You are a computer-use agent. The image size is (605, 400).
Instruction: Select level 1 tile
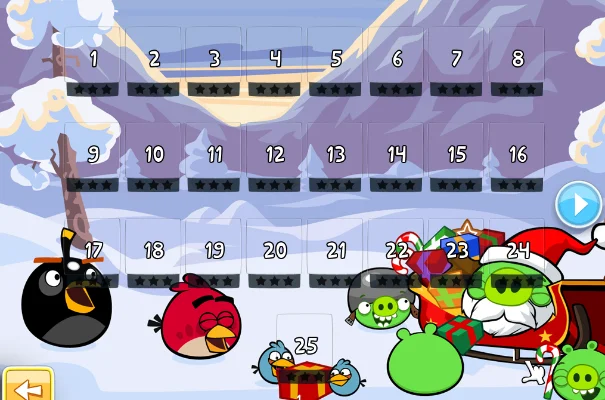coord(93,63)
